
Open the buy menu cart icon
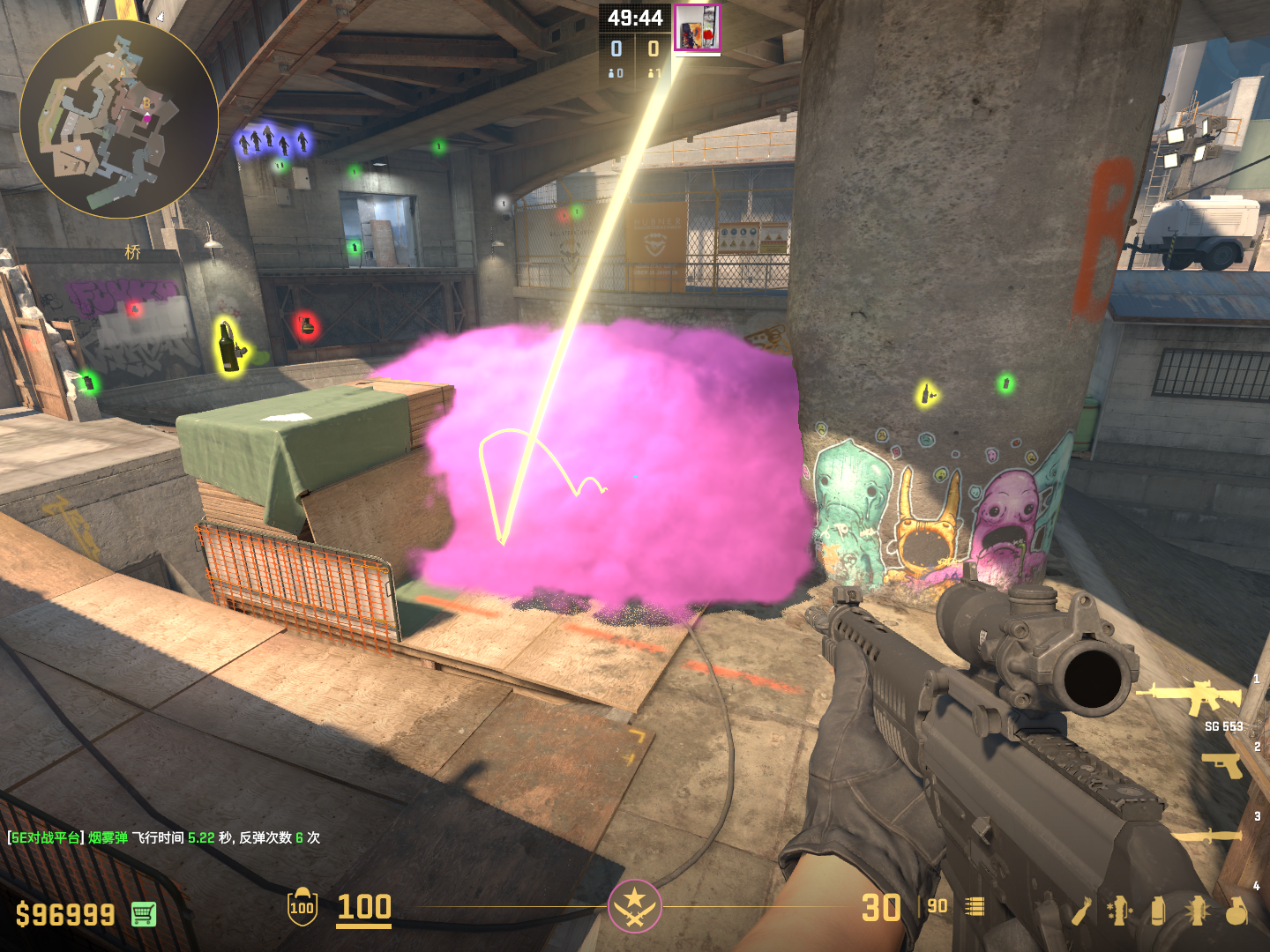(144, 914)
